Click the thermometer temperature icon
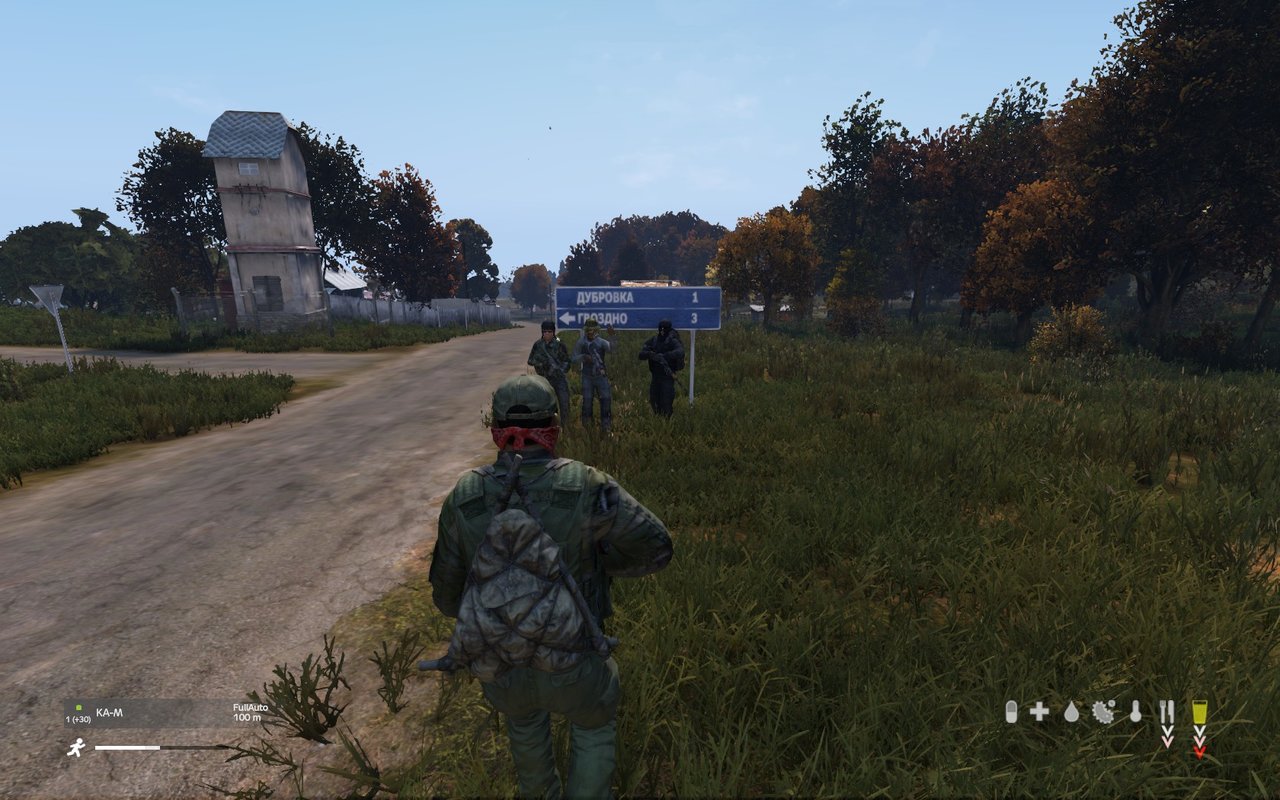The image size is (1280, 800). coord(1135,711)
